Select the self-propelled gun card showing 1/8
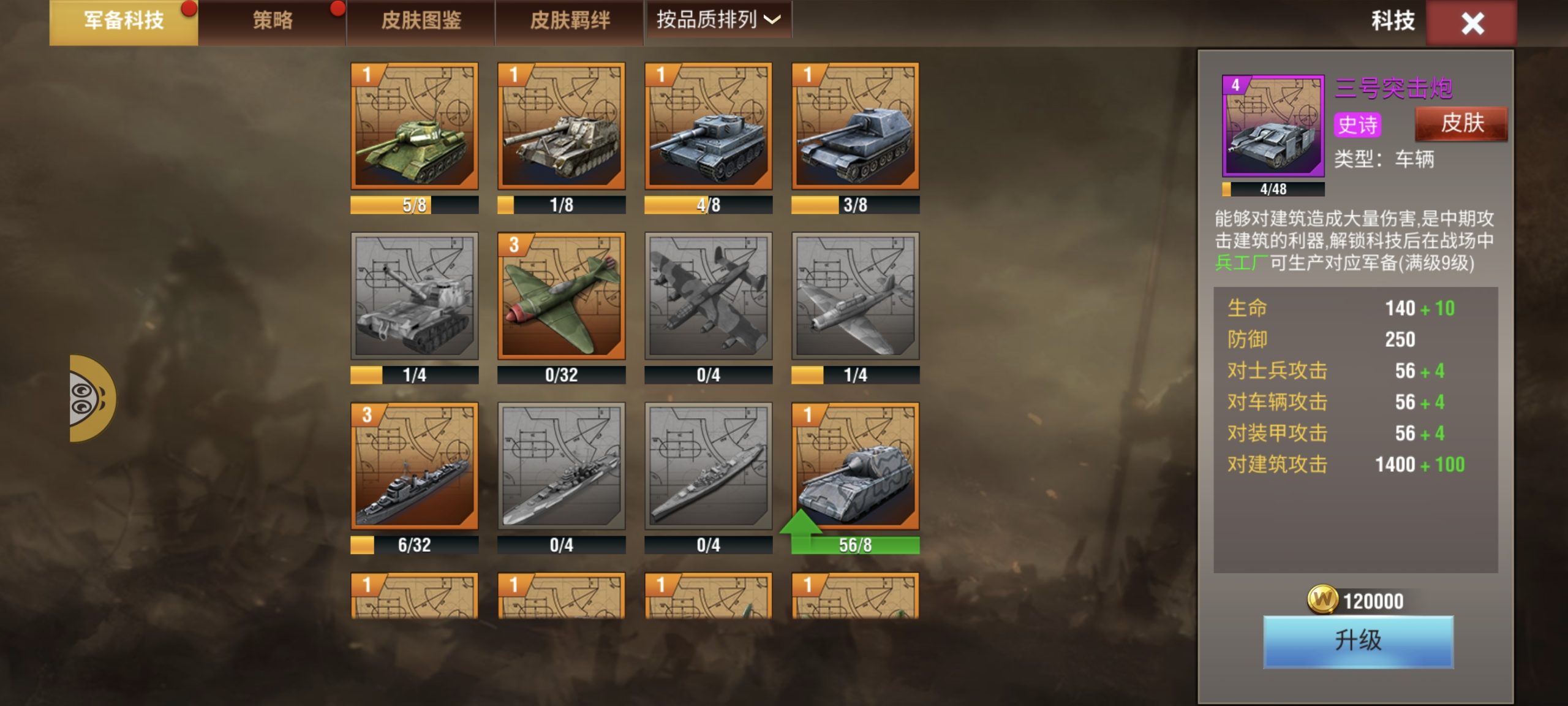Screen dimensions: 1568x706 coord(562,126)
